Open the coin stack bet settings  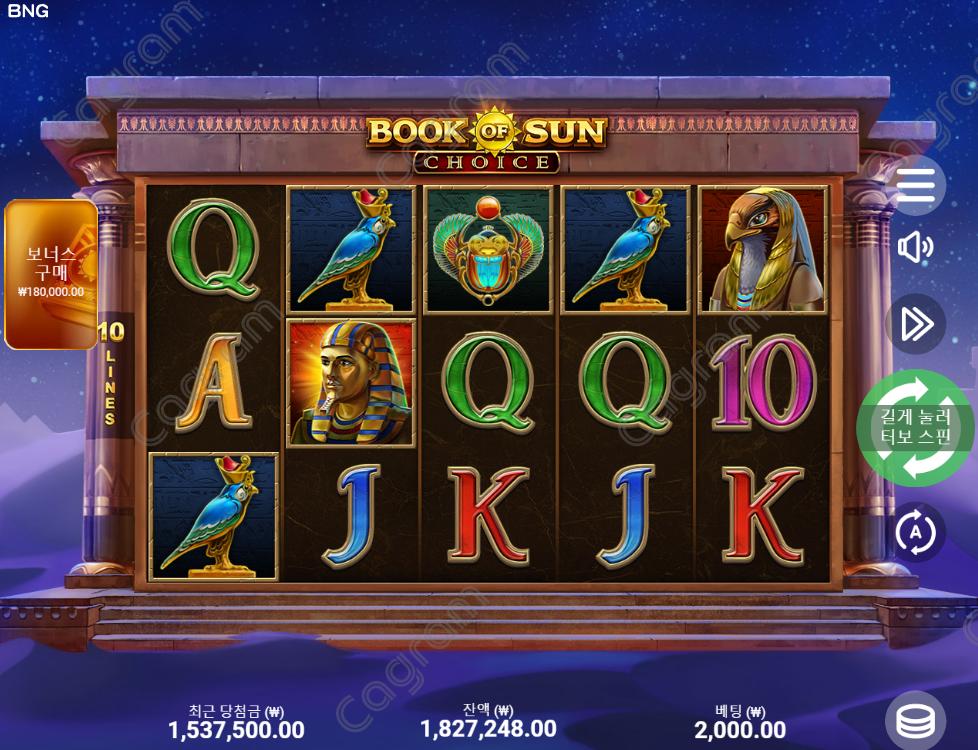click(915, 720)
